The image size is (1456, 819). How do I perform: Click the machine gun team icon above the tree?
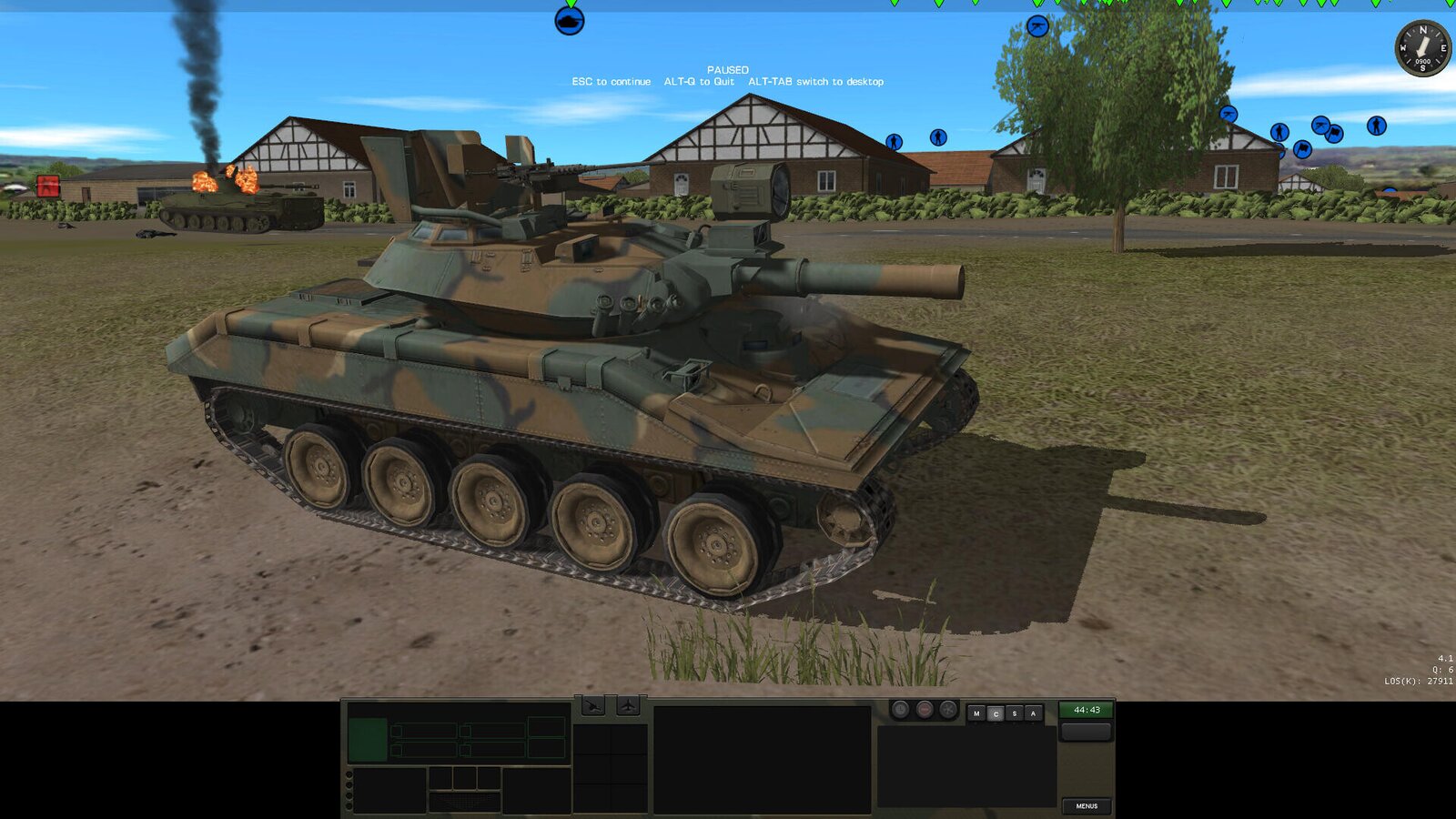pyautogui.click(x=1037, y=25)
